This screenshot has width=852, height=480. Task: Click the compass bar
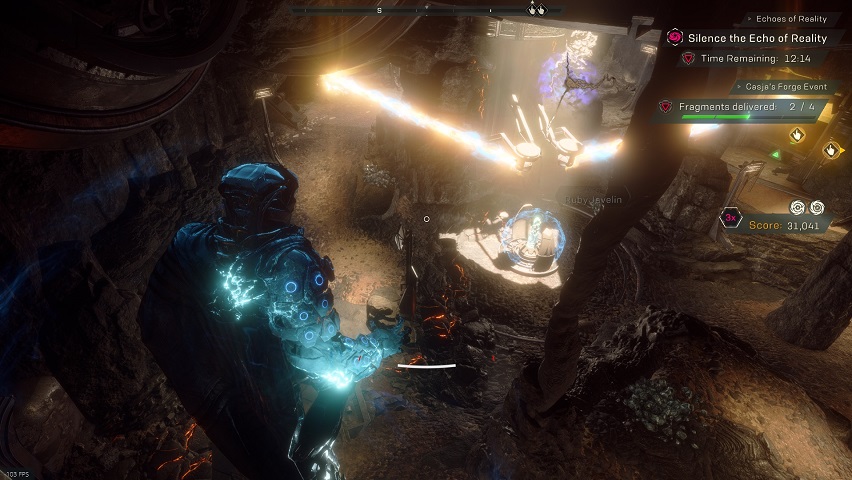[428, 10]
